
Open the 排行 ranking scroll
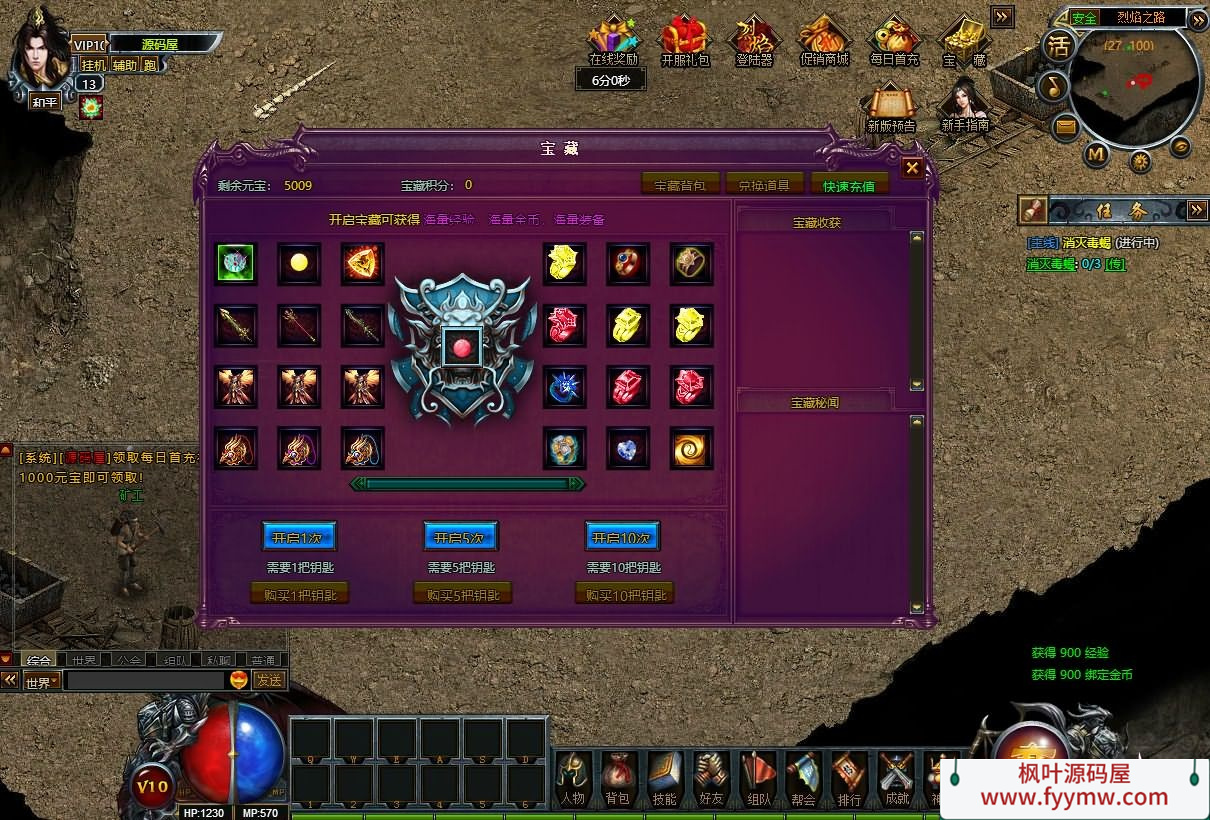[849, 779]
